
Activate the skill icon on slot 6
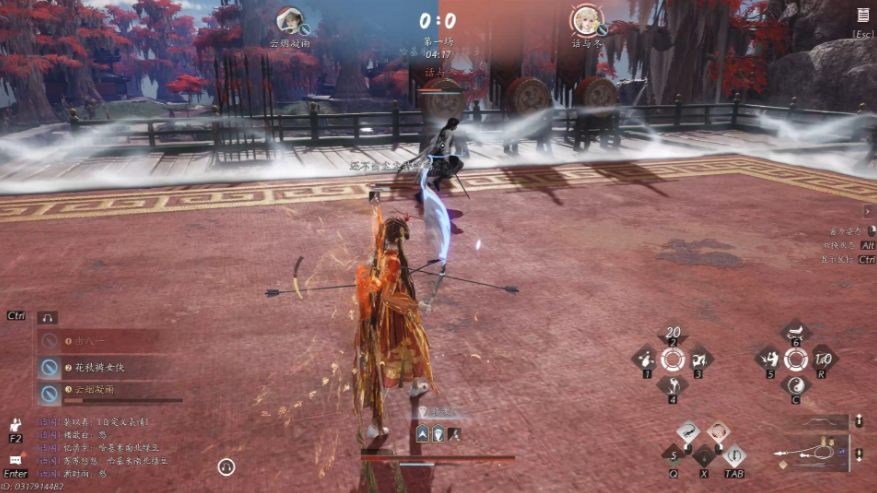[x=796, y=333]
